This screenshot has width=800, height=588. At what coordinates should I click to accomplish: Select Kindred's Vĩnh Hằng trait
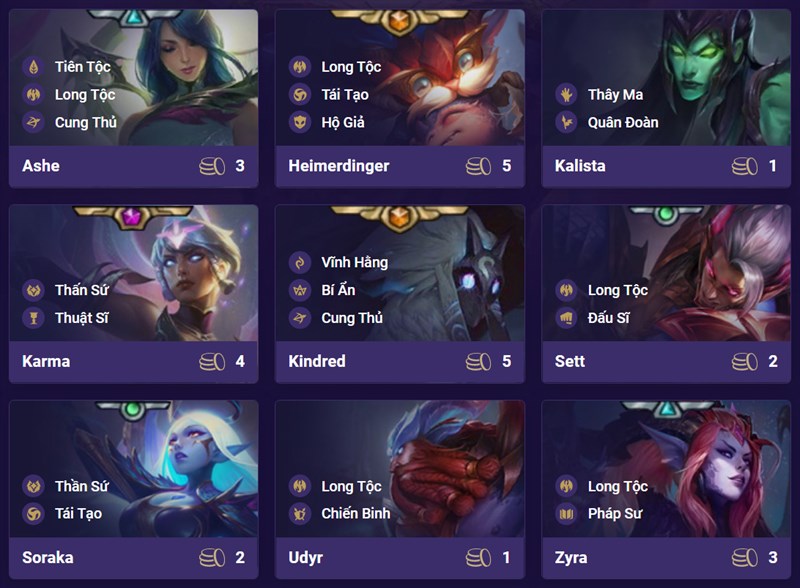coord(354,262)
